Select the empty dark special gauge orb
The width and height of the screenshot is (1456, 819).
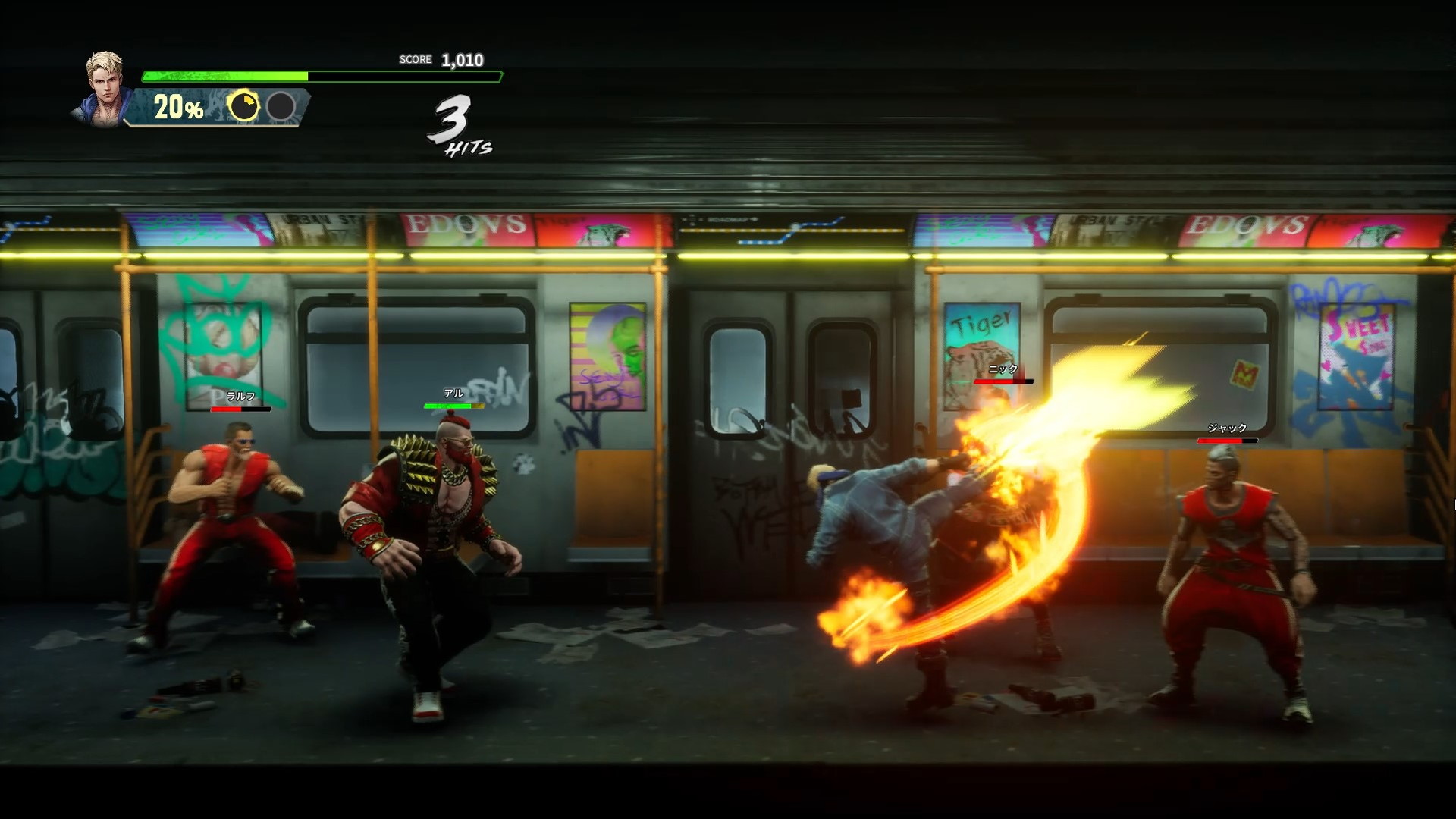[281, 106]
